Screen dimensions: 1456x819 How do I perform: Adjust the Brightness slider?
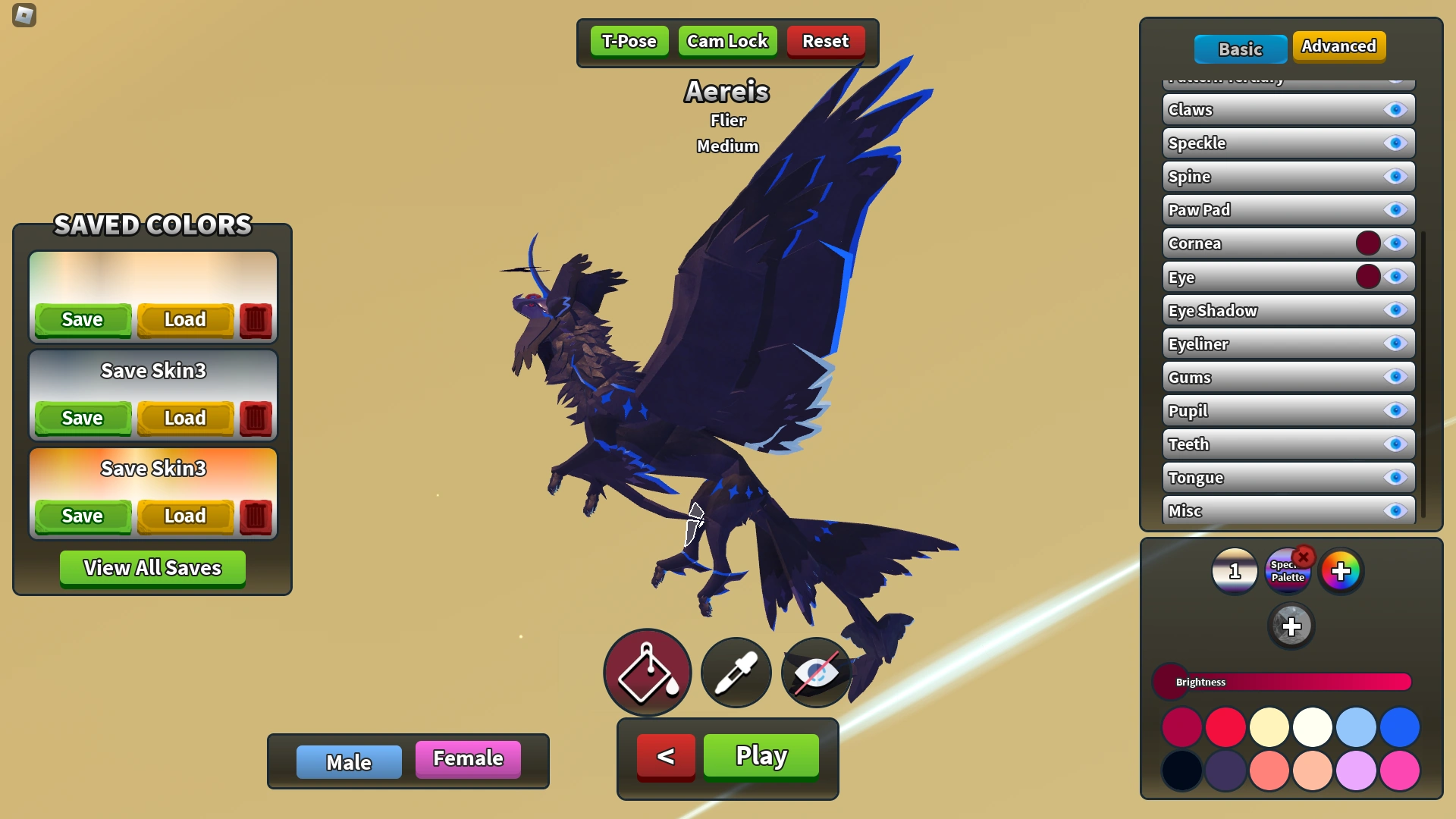point(1282,682)
